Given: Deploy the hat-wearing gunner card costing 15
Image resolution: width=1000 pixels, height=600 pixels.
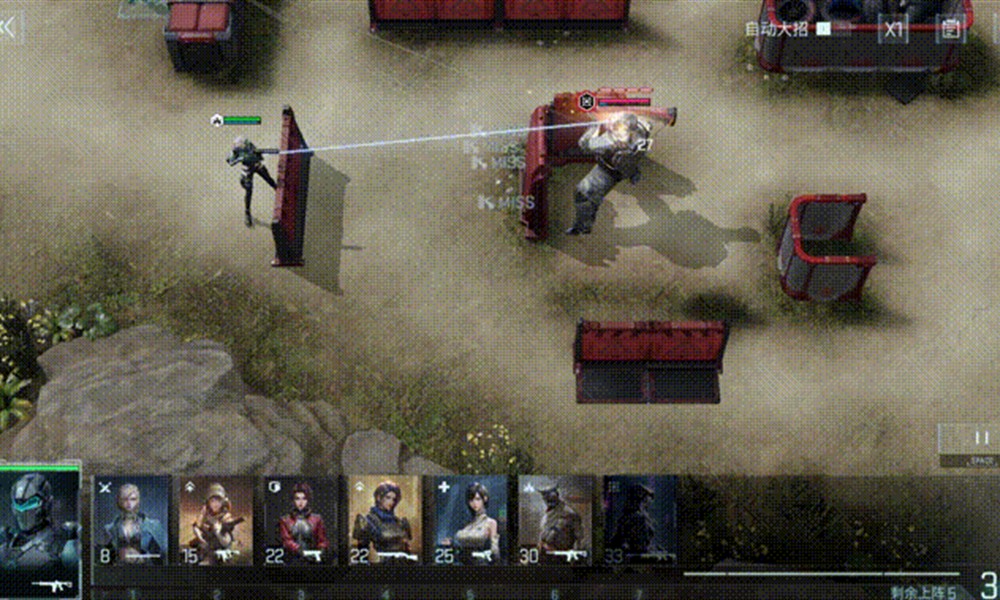Looking at the screenshot, I should click(217, 520).
